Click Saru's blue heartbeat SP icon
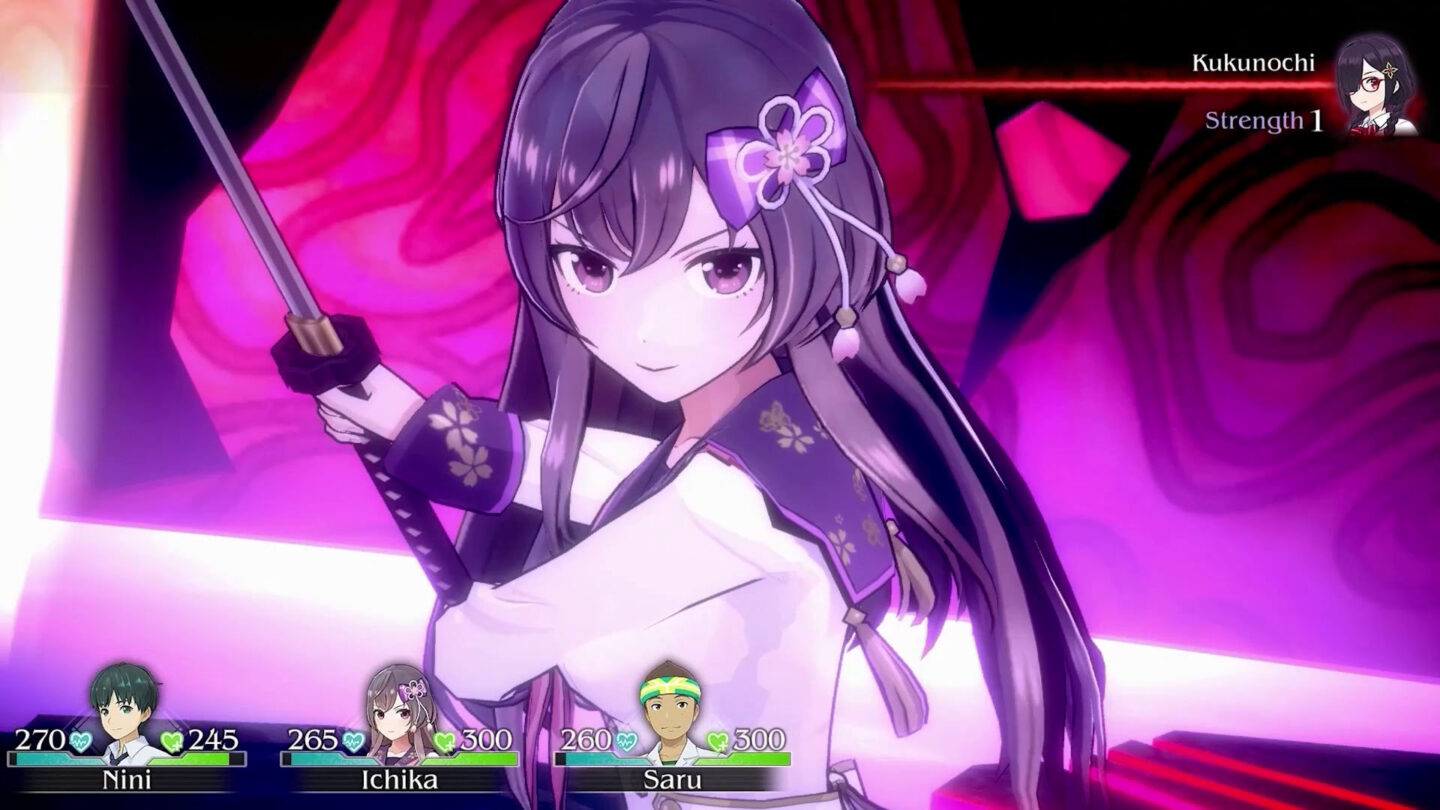Viewport: 1440px width, 810px height. [x=628, y=740]
